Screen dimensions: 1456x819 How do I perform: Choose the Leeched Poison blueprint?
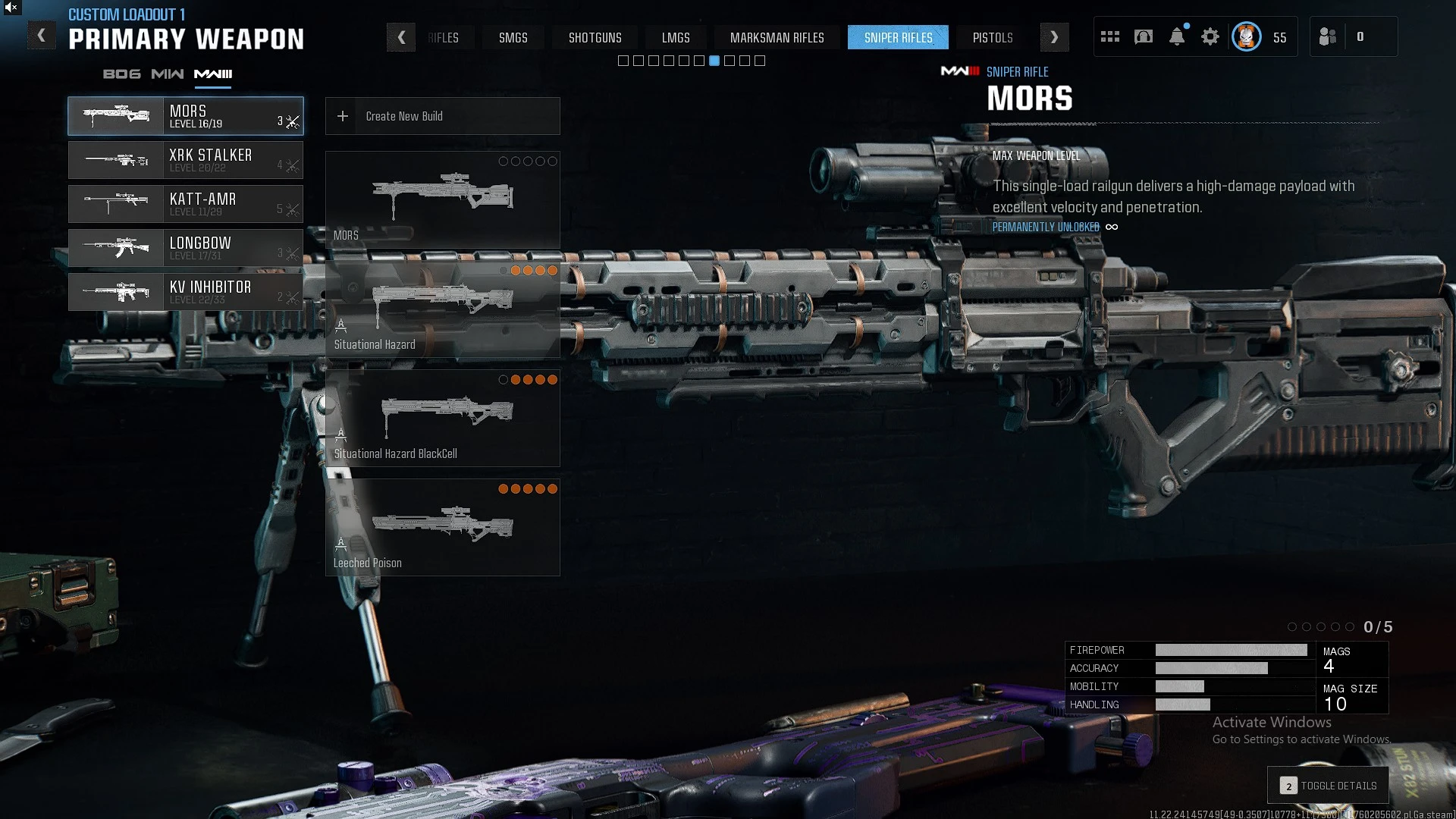pos(443,527)
